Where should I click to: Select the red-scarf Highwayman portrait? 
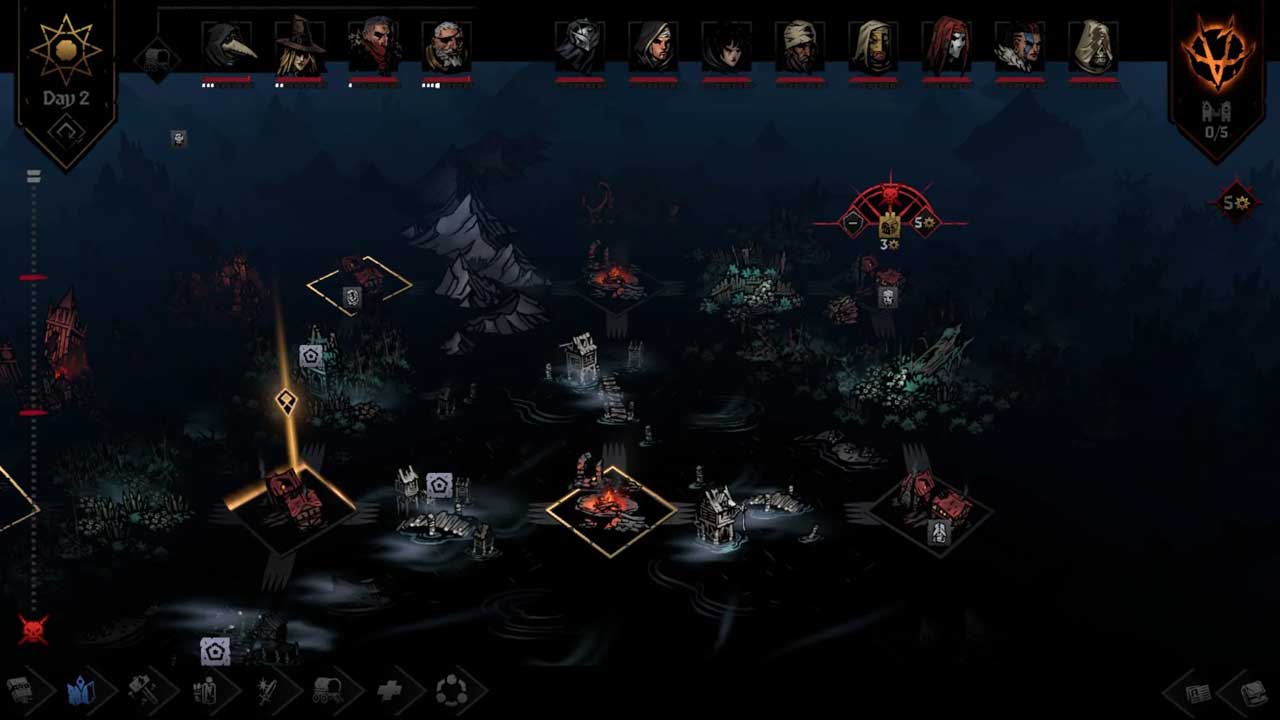(373, 45)
